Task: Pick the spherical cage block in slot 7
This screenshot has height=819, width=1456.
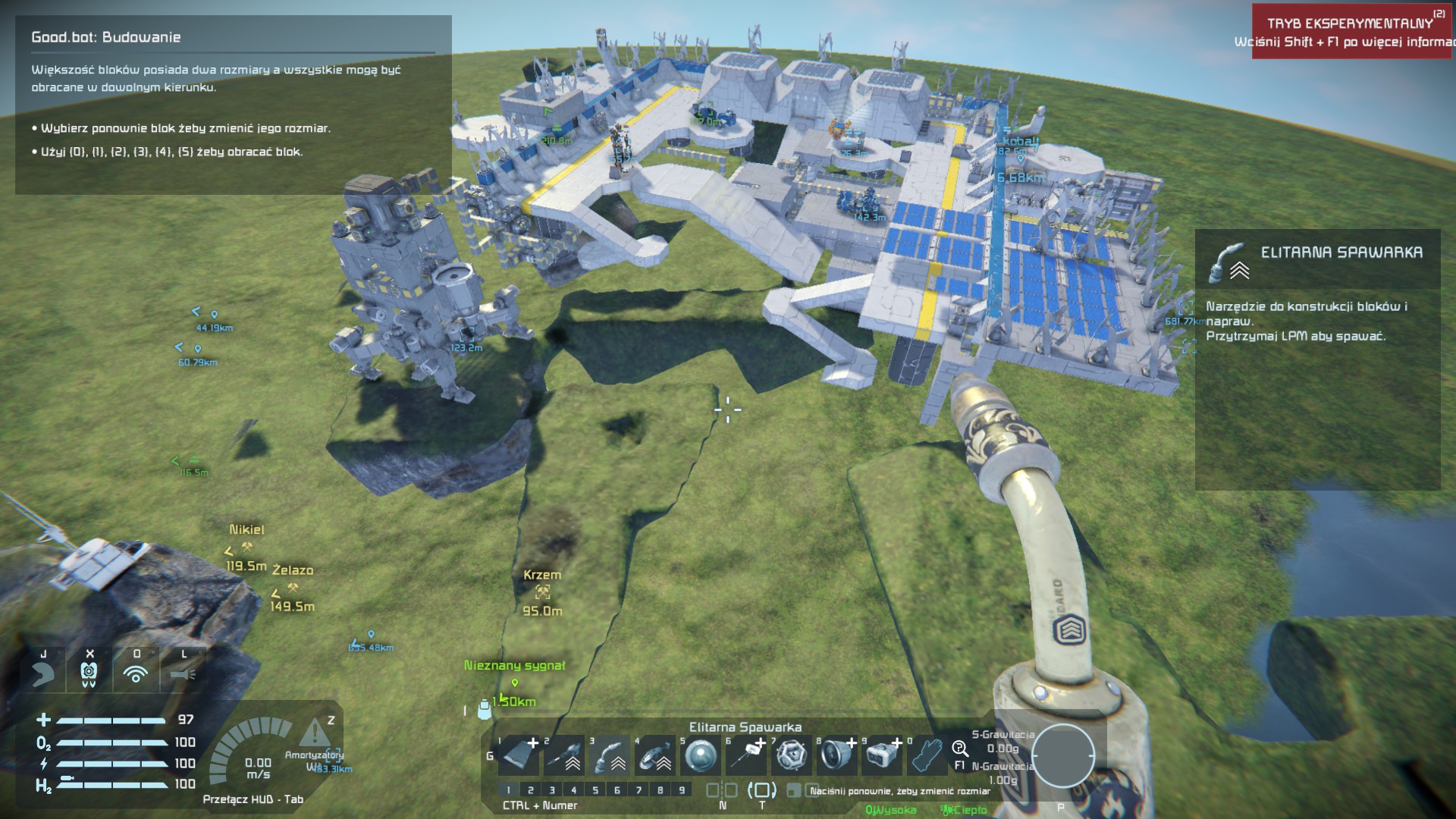Action: (792, 755)
